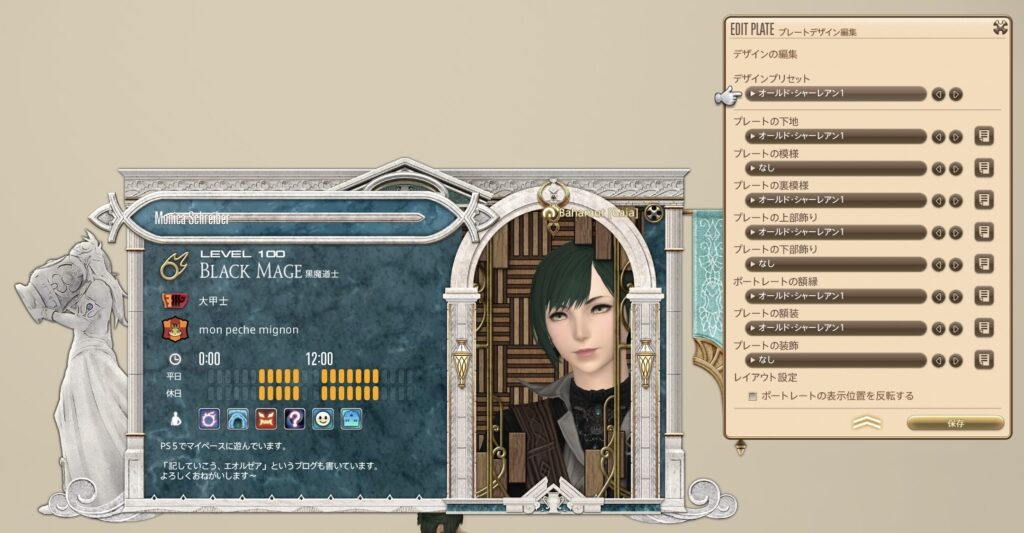The height and width of the screenshot is (533, 1024).
Task: Open the プレートの上部飾り top ornament dropdown
Action: (837, 232)
